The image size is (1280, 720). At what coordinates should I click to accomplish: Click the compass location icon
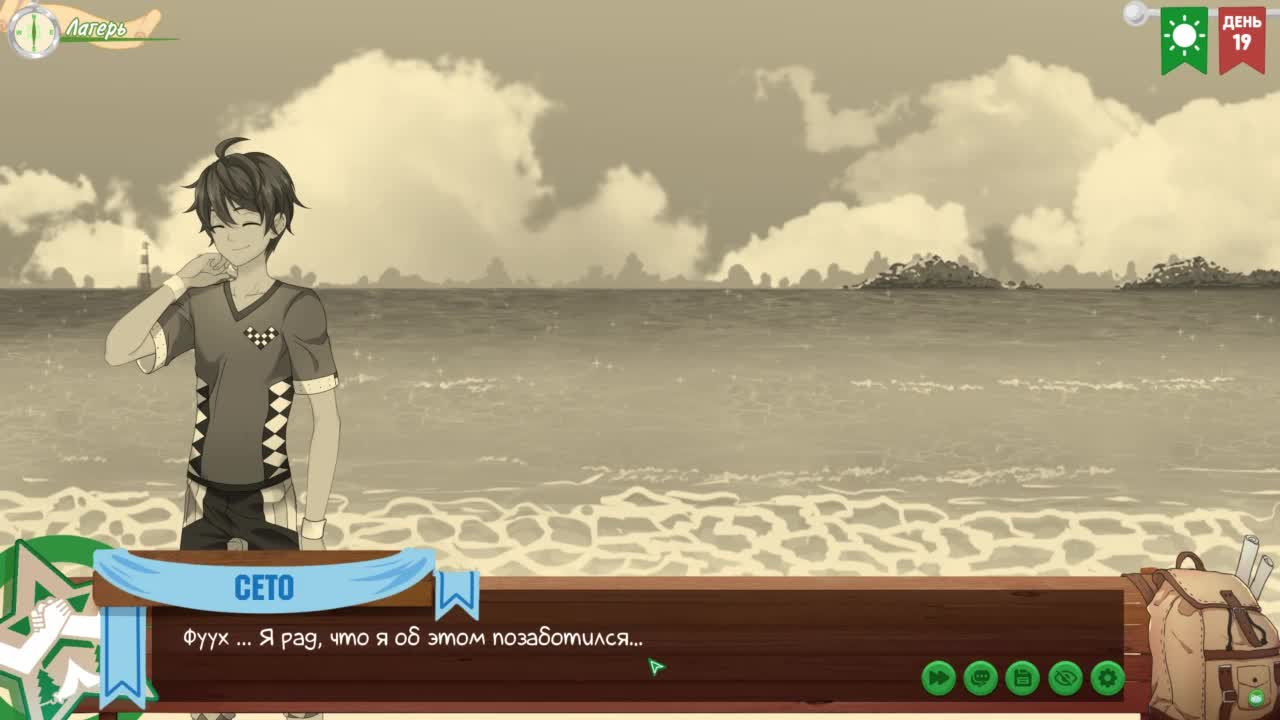[33, 31]
